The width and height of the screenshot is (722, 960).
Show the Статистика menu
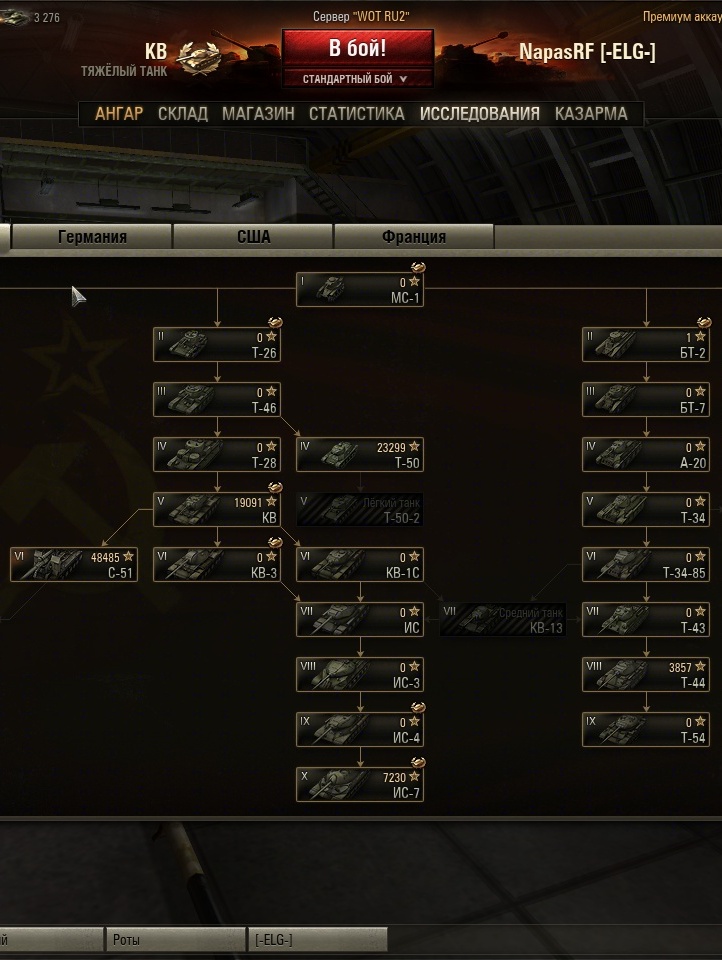point(356,114)
